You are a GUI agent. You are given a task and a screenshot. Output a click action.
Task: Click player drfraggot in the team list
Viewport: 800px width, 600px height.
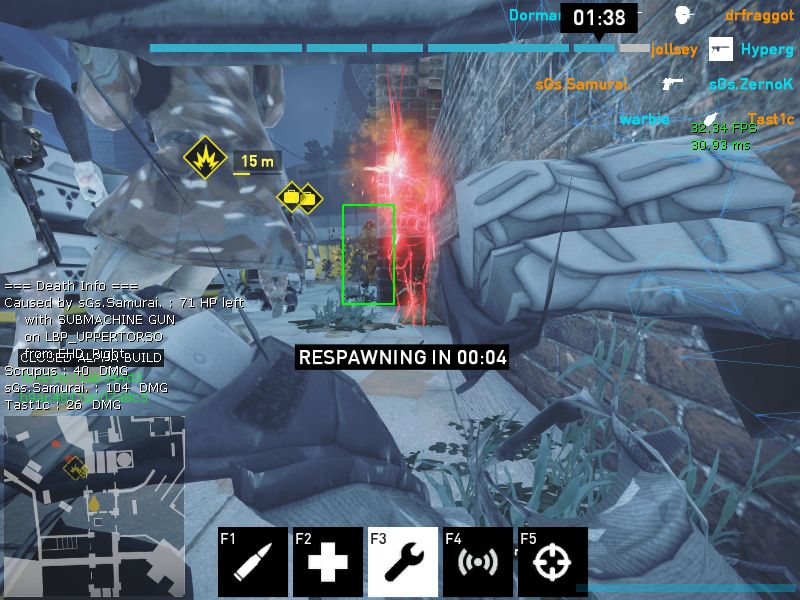point(759,16)
